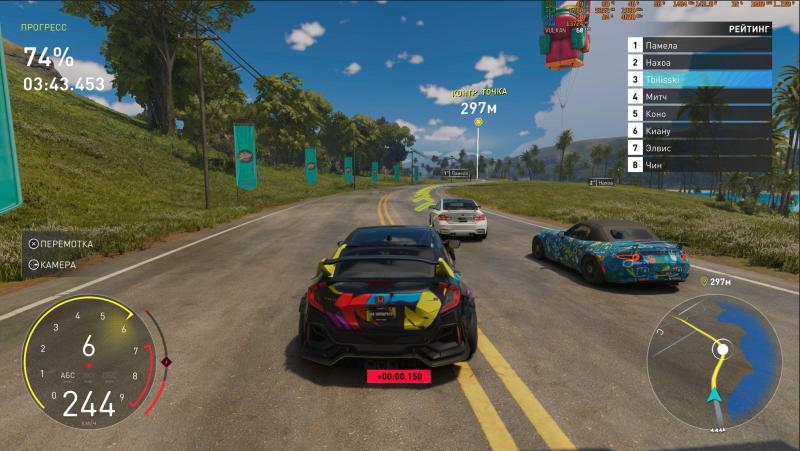The image size is (800, 451).
Task: Choose the highlighted Tbilisski ranking row
Action: click(700, 79)
